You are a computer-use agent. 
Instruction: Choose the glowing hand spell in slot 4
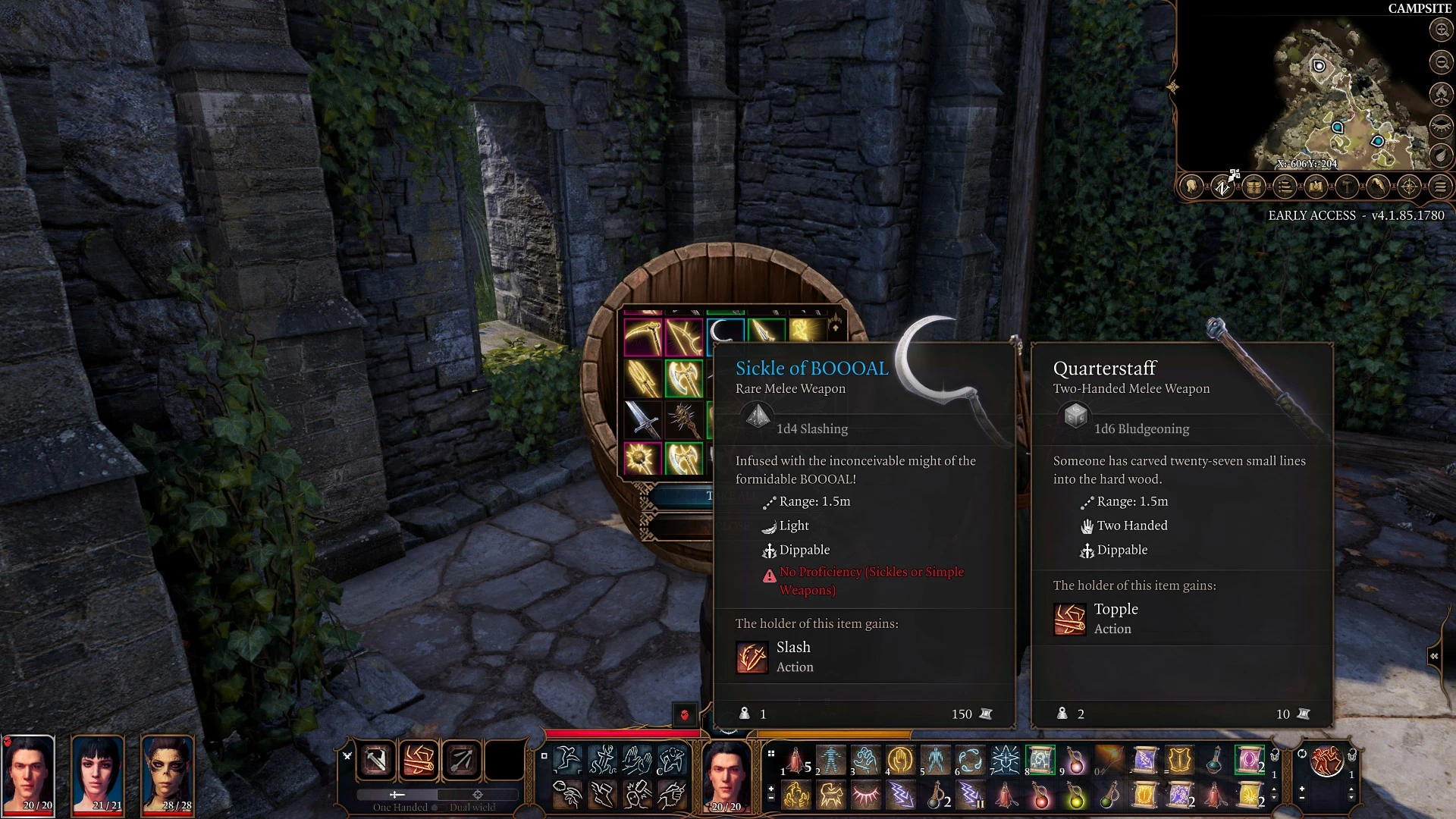pos(900,759)
